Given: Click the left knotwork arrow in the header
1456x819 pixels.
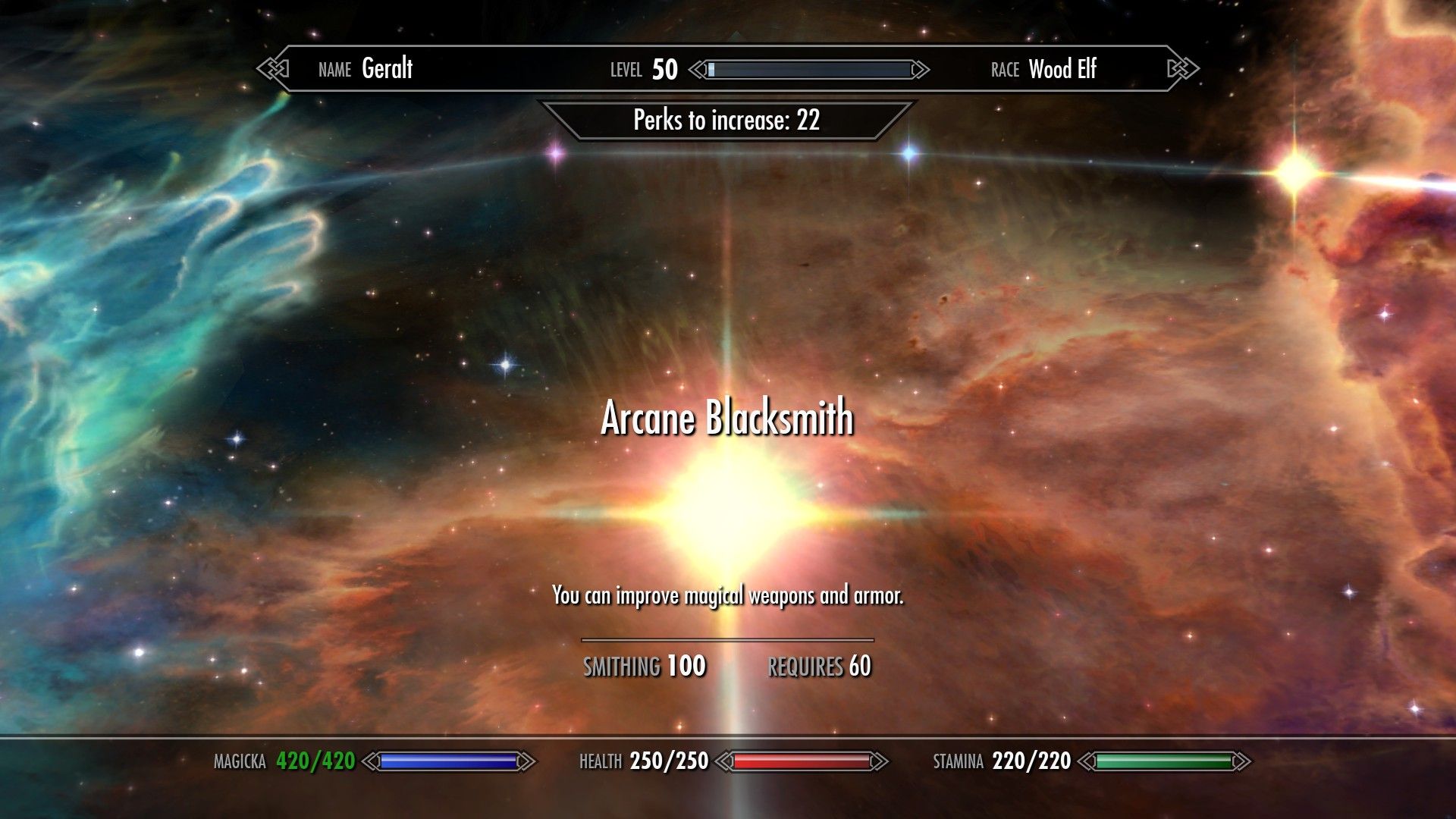Looking at the screenshot, I should tap(273, 69).
